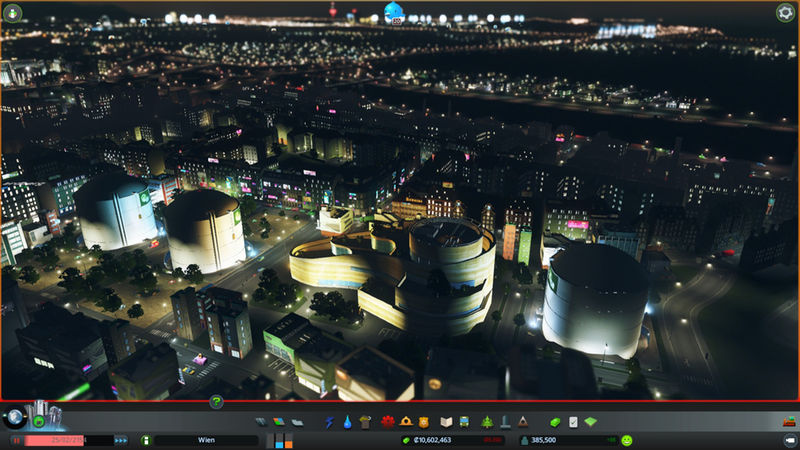Open the zoning tool menu
800x450 pixels.
coord(278,422)
